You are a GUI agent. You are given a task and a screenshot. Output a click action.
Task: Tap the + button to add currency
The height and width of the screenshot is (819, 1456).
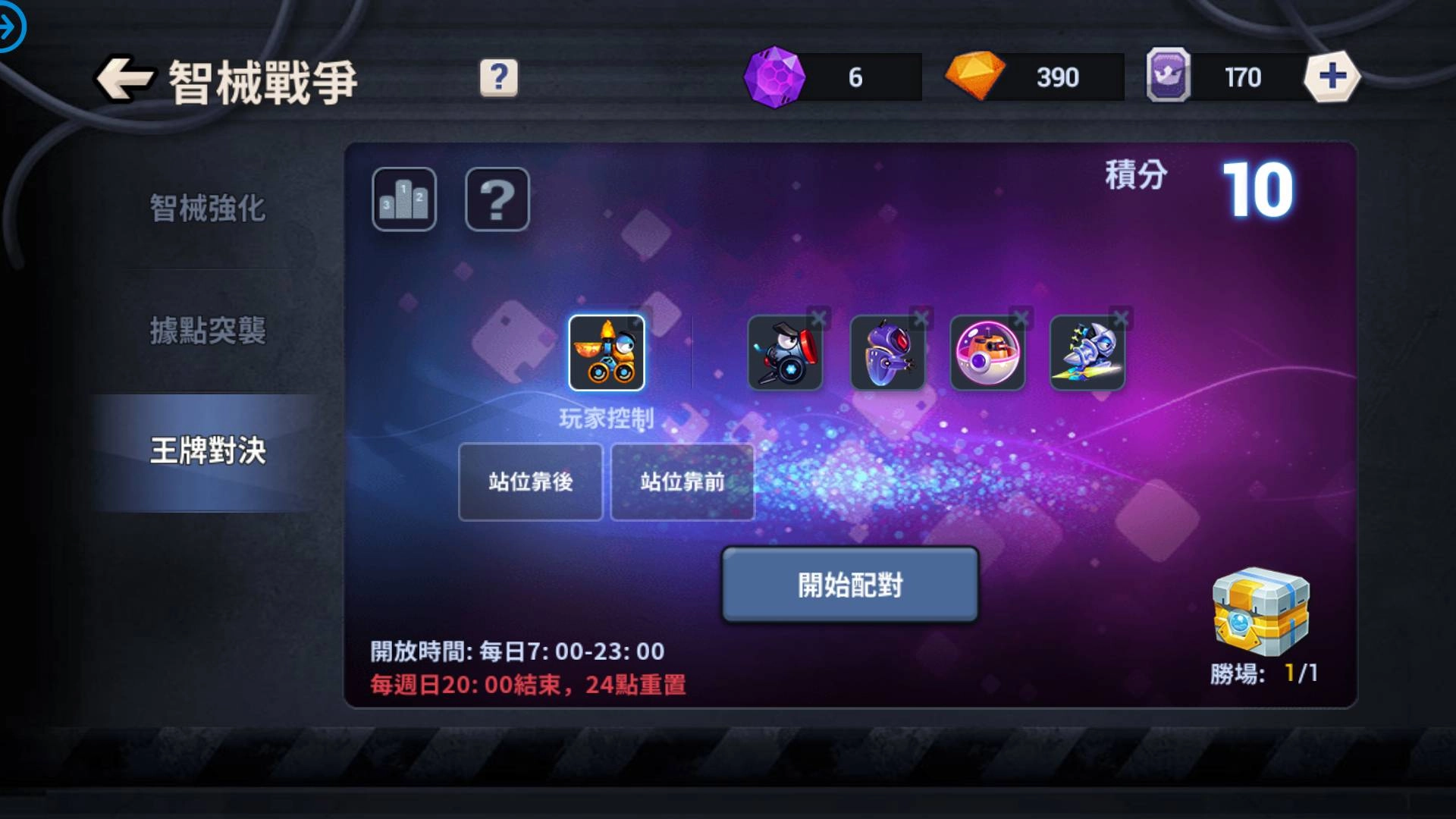pos(1333,76)
